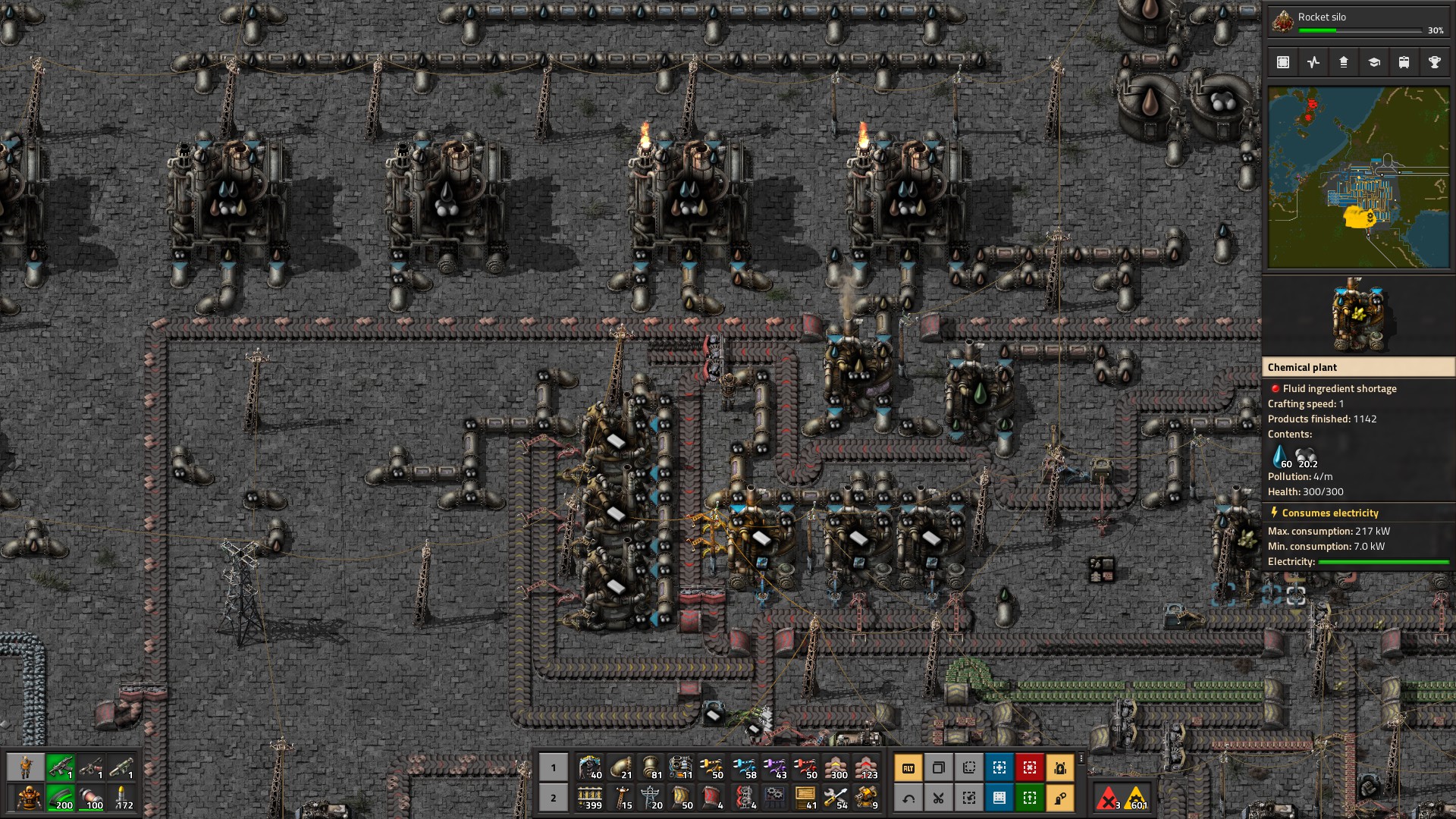This screenshot has width=1456, height=819.
Task: Open the yellow warning alert with 601
Action: point(1137,799)
